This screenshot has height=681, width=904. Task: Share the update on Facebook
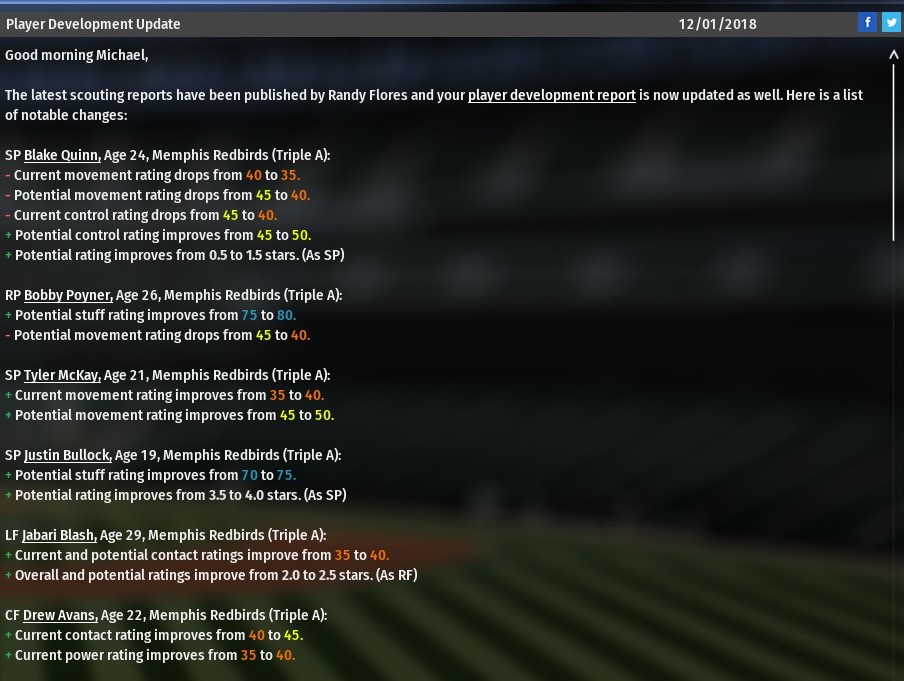867,22
